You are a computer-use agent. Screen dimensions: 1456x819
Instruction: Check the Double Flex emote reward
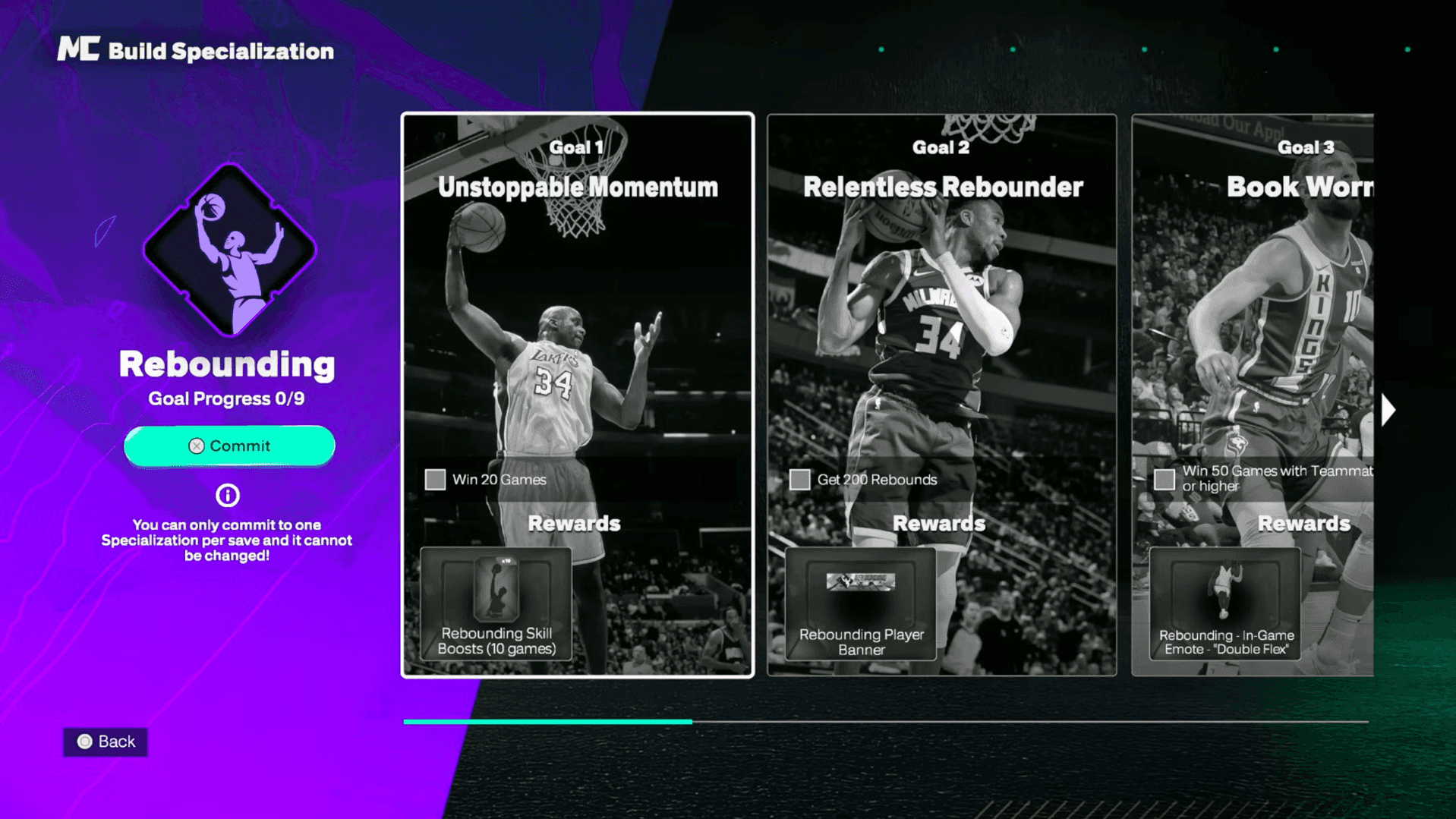(1225, 604)
